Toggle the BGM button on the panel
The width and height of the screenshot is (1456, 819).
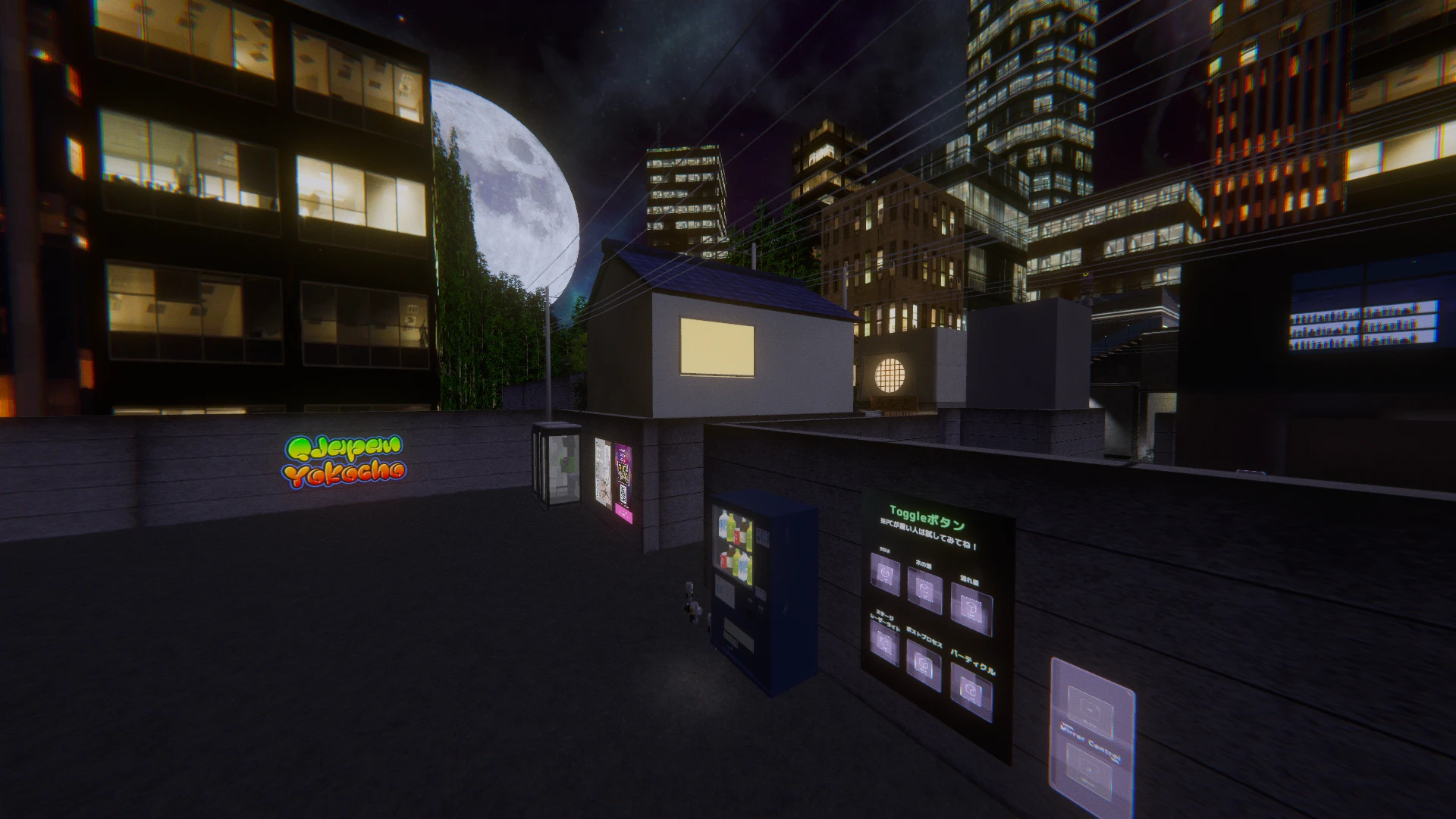point(886,573)
